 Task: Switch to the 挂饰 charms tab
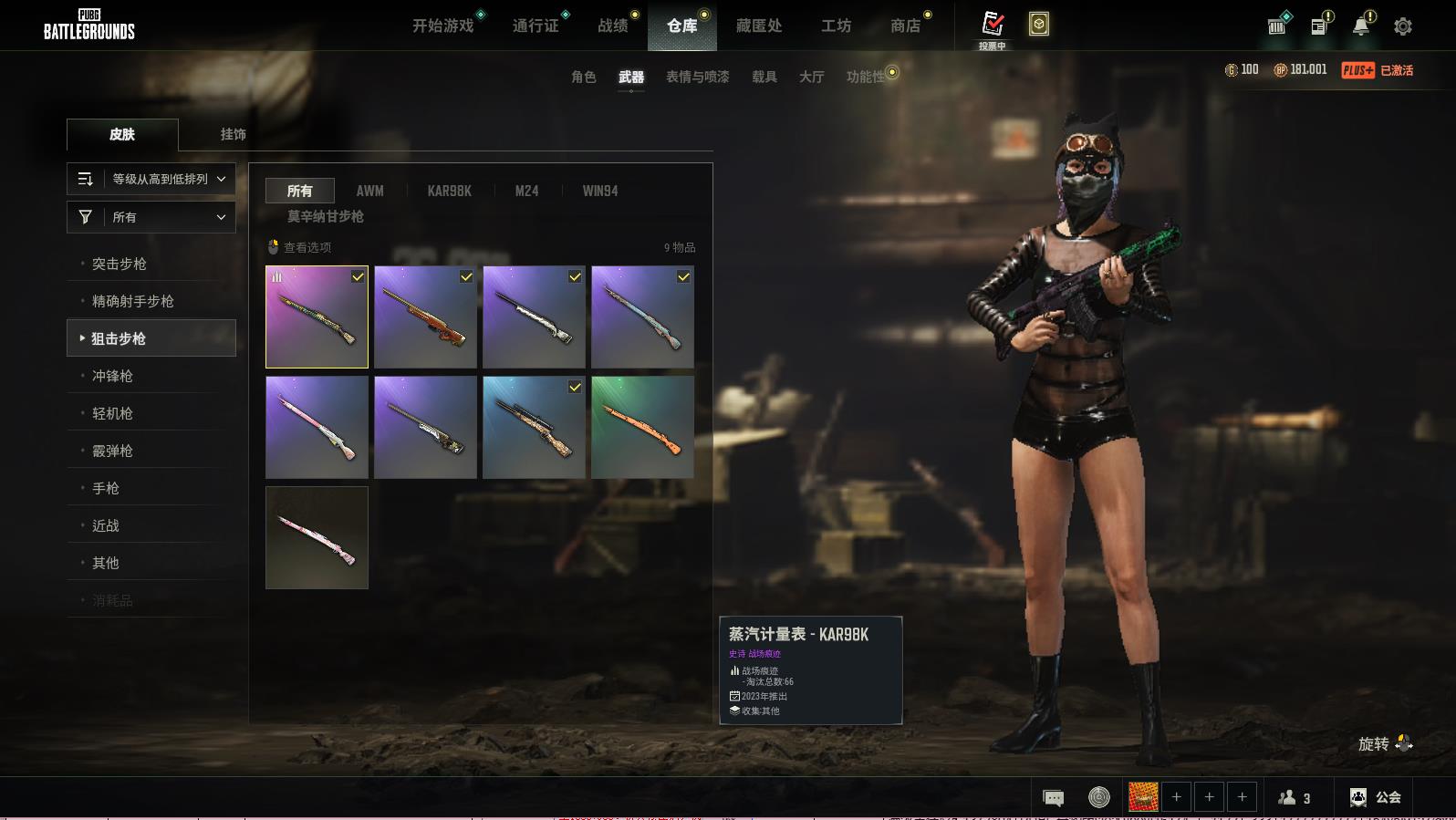233,134
